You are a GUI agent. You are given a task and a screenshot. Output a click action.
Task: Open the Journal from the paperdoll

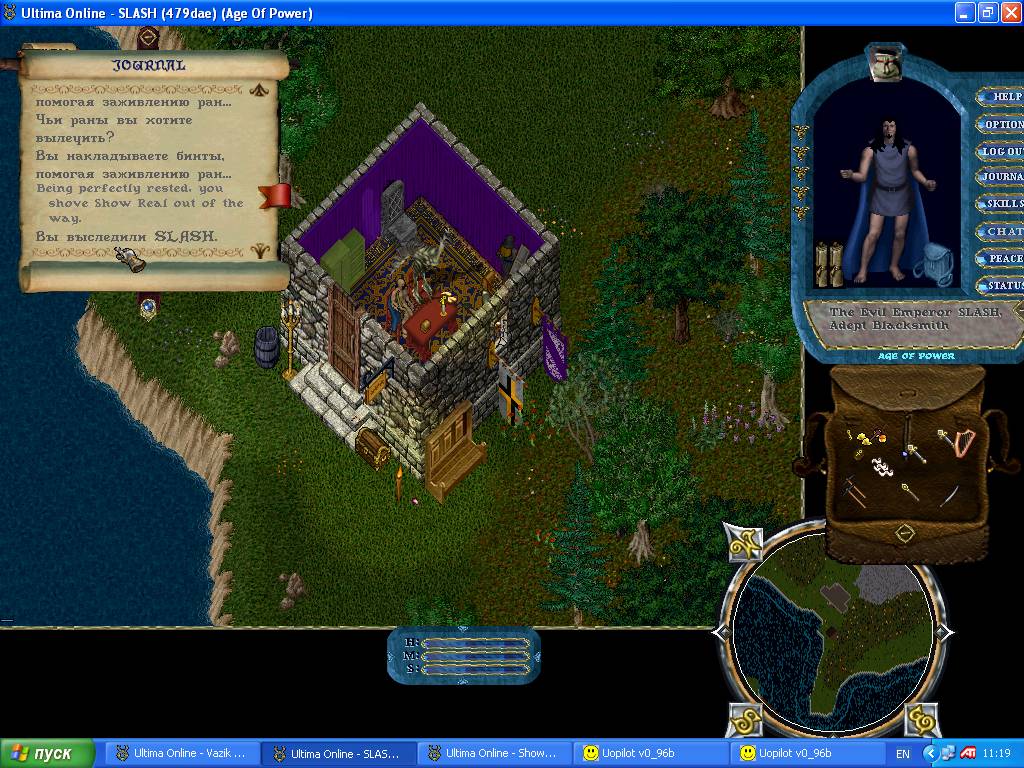(x=1001, y=178)
